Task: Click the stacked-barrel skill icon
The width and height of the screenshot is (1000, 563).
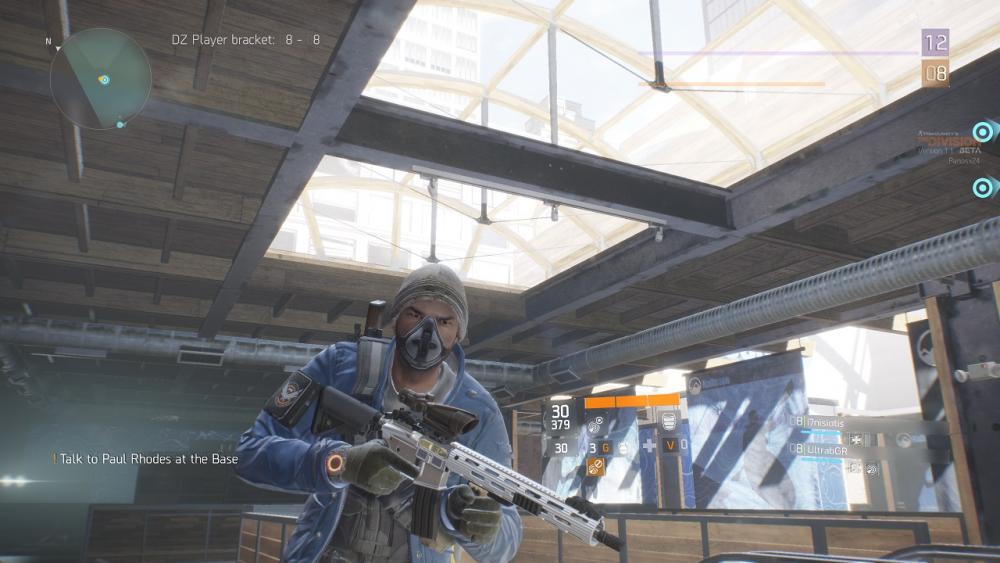Action: tap(668, 420)
